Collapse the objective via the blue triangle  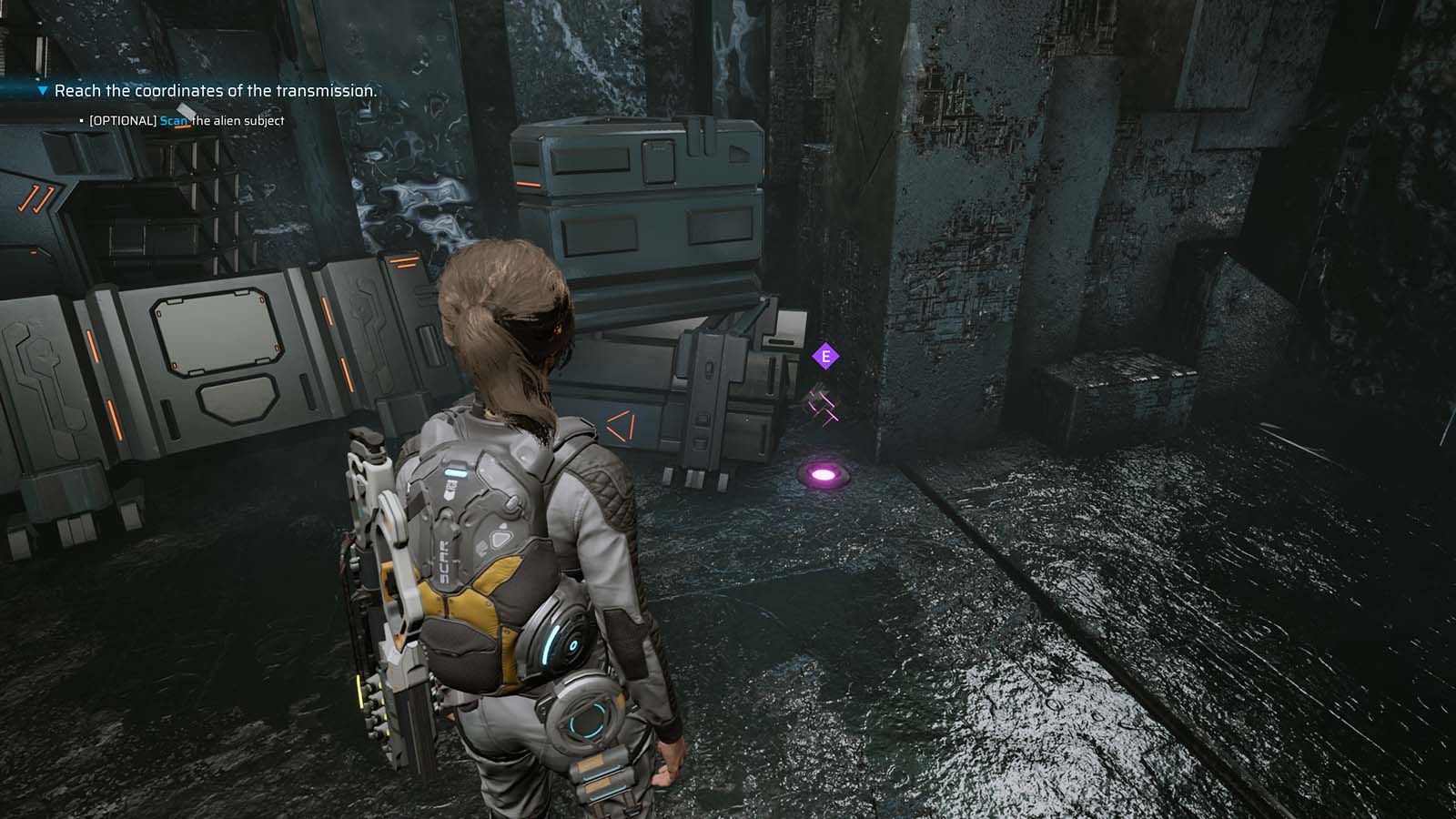tap(40, 91)
